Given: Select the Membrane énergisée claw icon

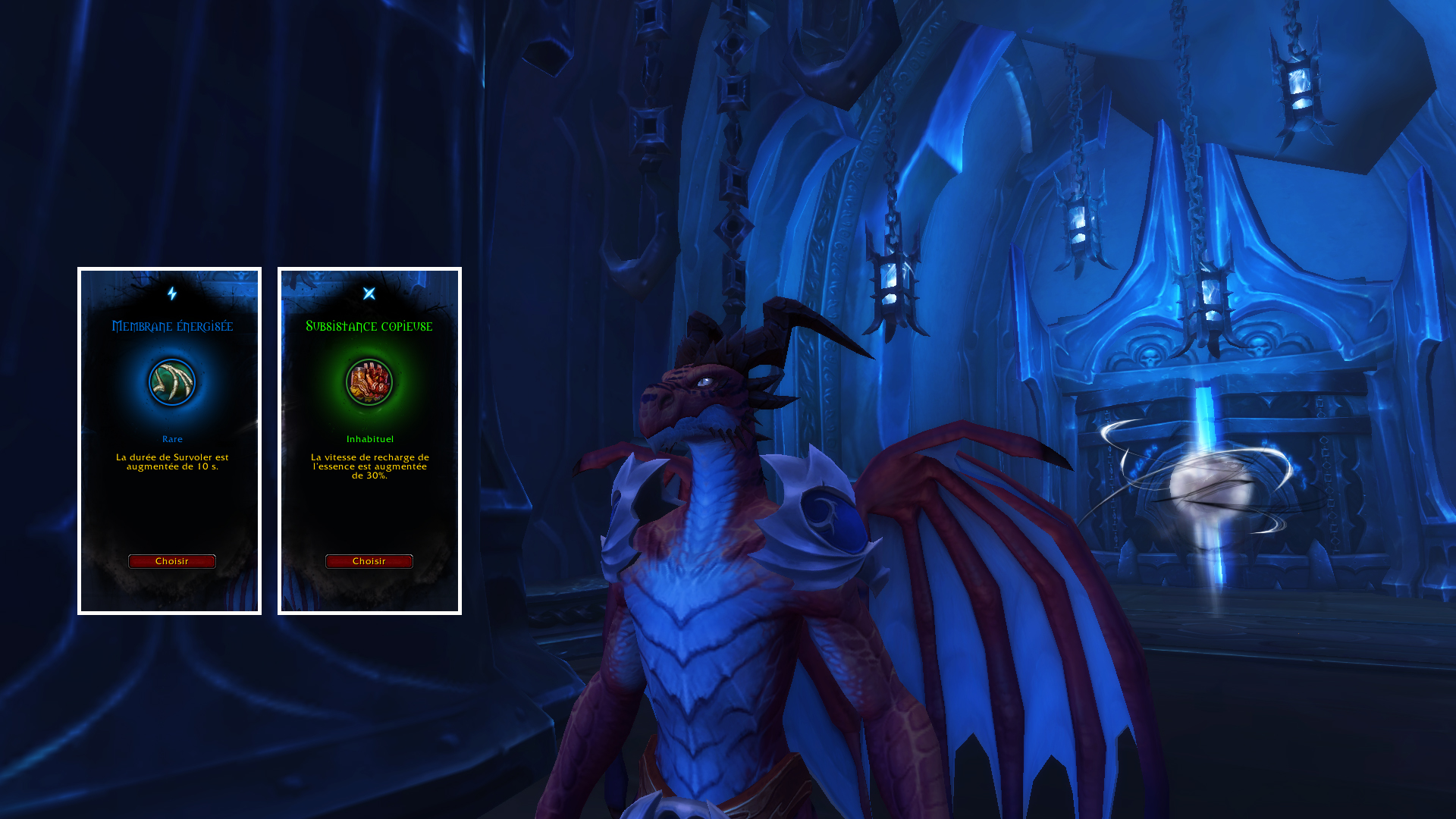Looking at the screenshot, I should [172, 382].
